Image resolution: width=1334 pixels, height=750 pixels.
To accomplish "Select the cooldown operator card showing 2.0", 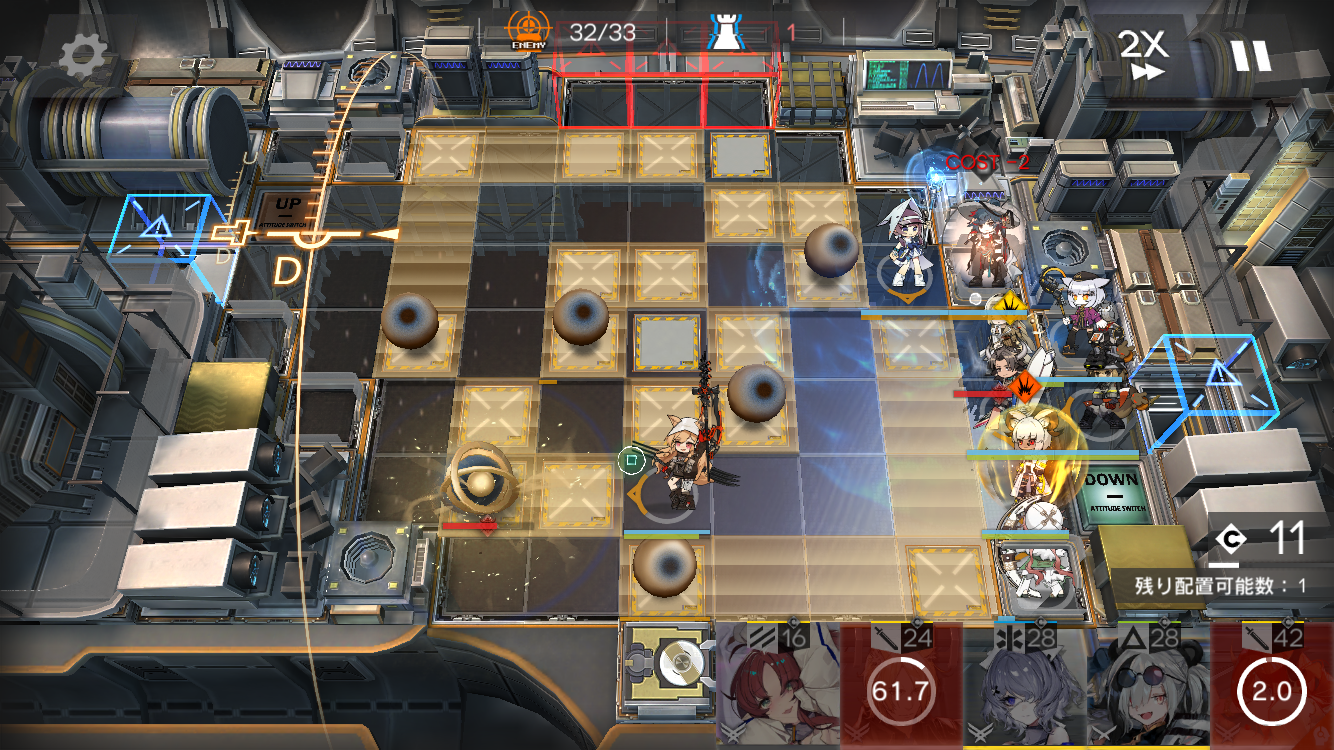I will pos(1271,687).
